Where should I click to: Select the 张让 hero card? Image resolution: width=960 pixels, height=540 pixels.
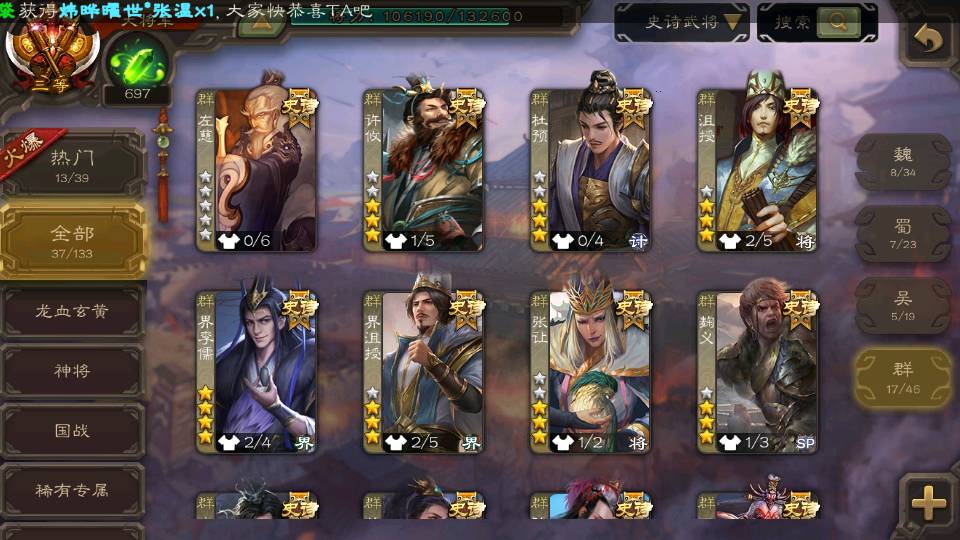tap(590, 371)
